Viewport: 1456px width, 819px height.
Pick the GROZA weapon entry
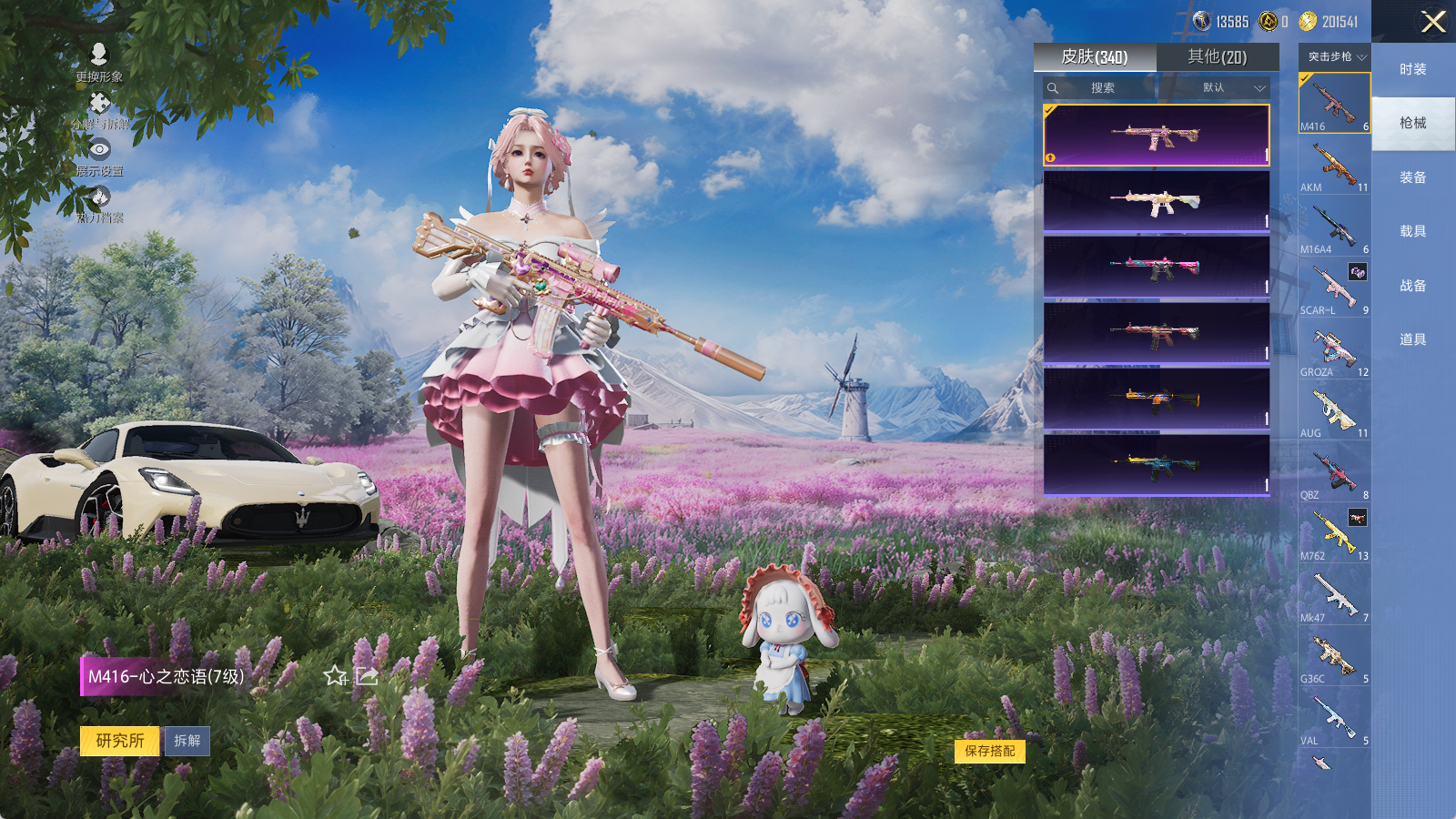(x=1334, y=351)
